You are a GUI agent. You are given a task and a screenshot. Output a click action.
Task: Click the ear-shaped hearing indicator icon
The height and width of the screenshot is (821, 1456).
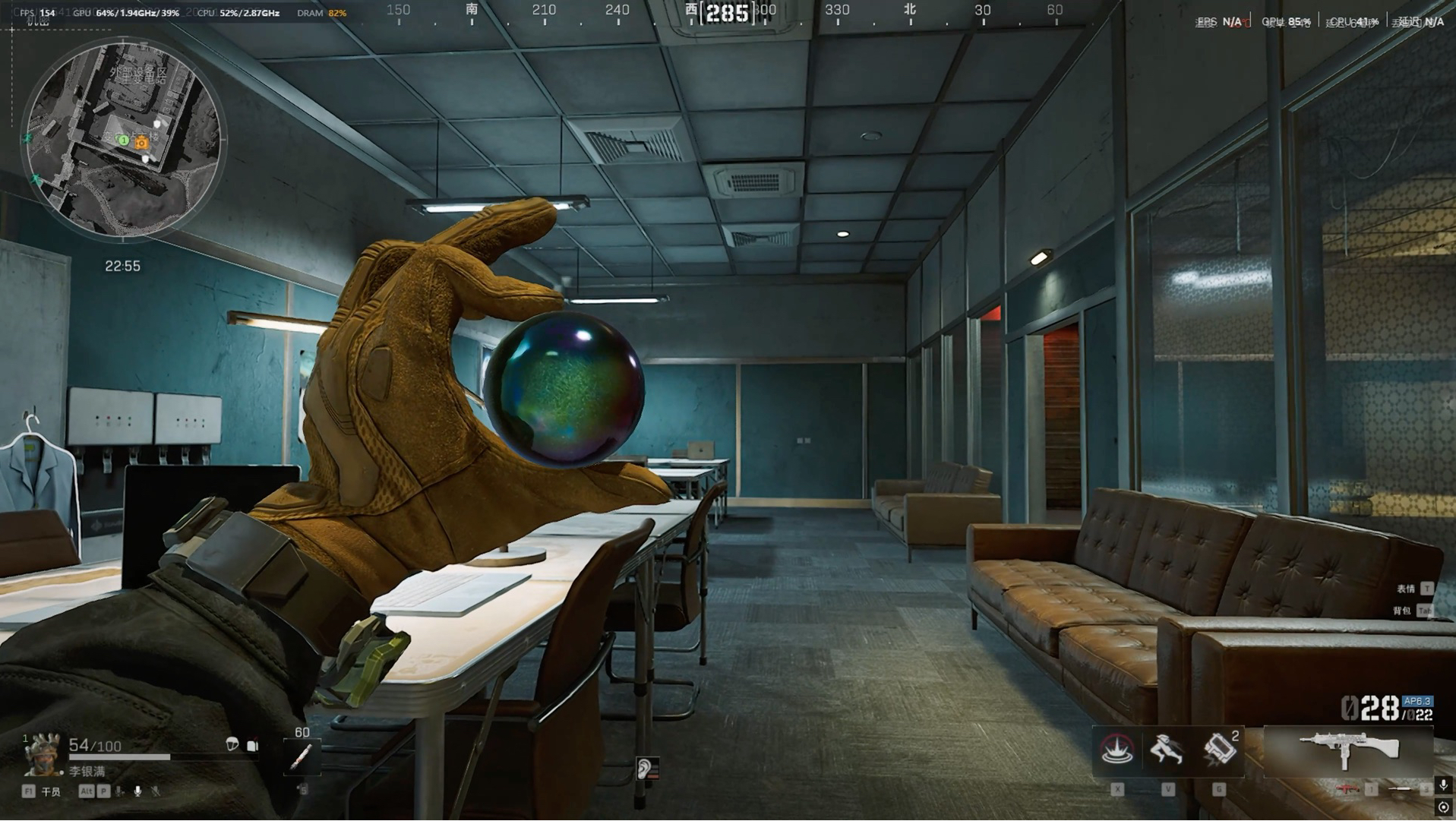coord(645,769)
